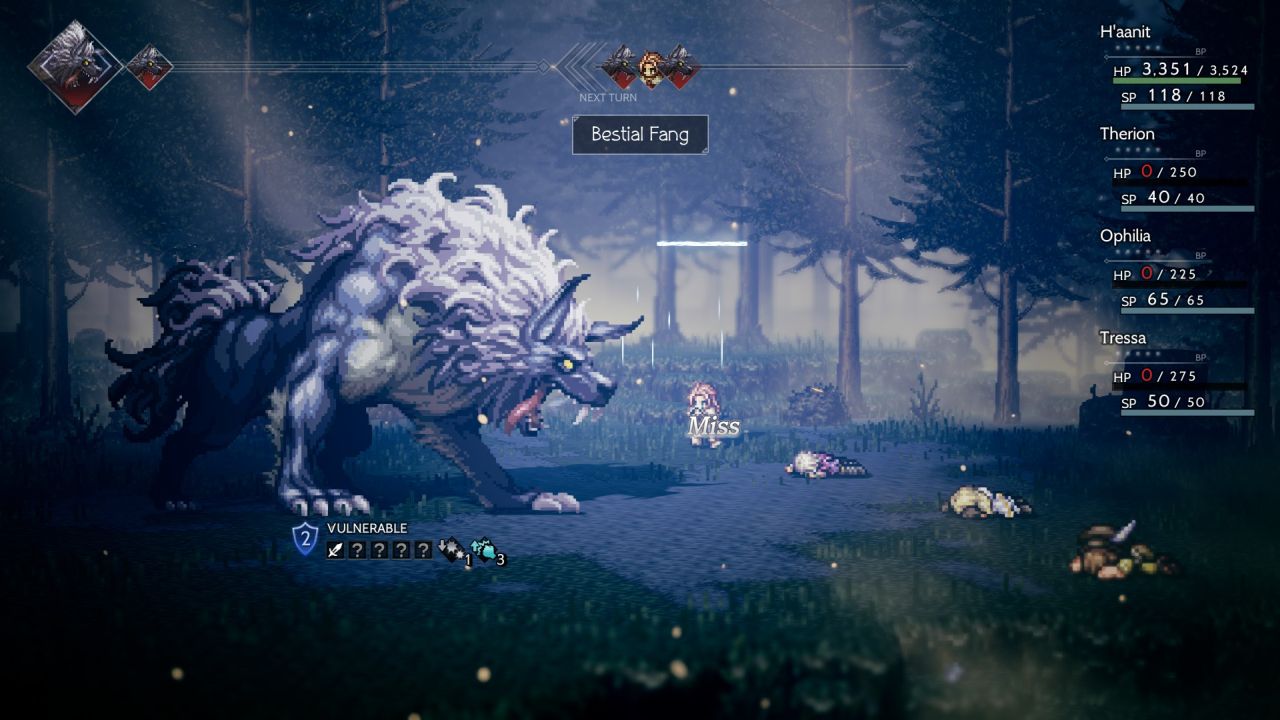Viewport: 1280px width, 720px height.
Task: Select H'aanit's party status row
Action: click(x=1176, y=70)
